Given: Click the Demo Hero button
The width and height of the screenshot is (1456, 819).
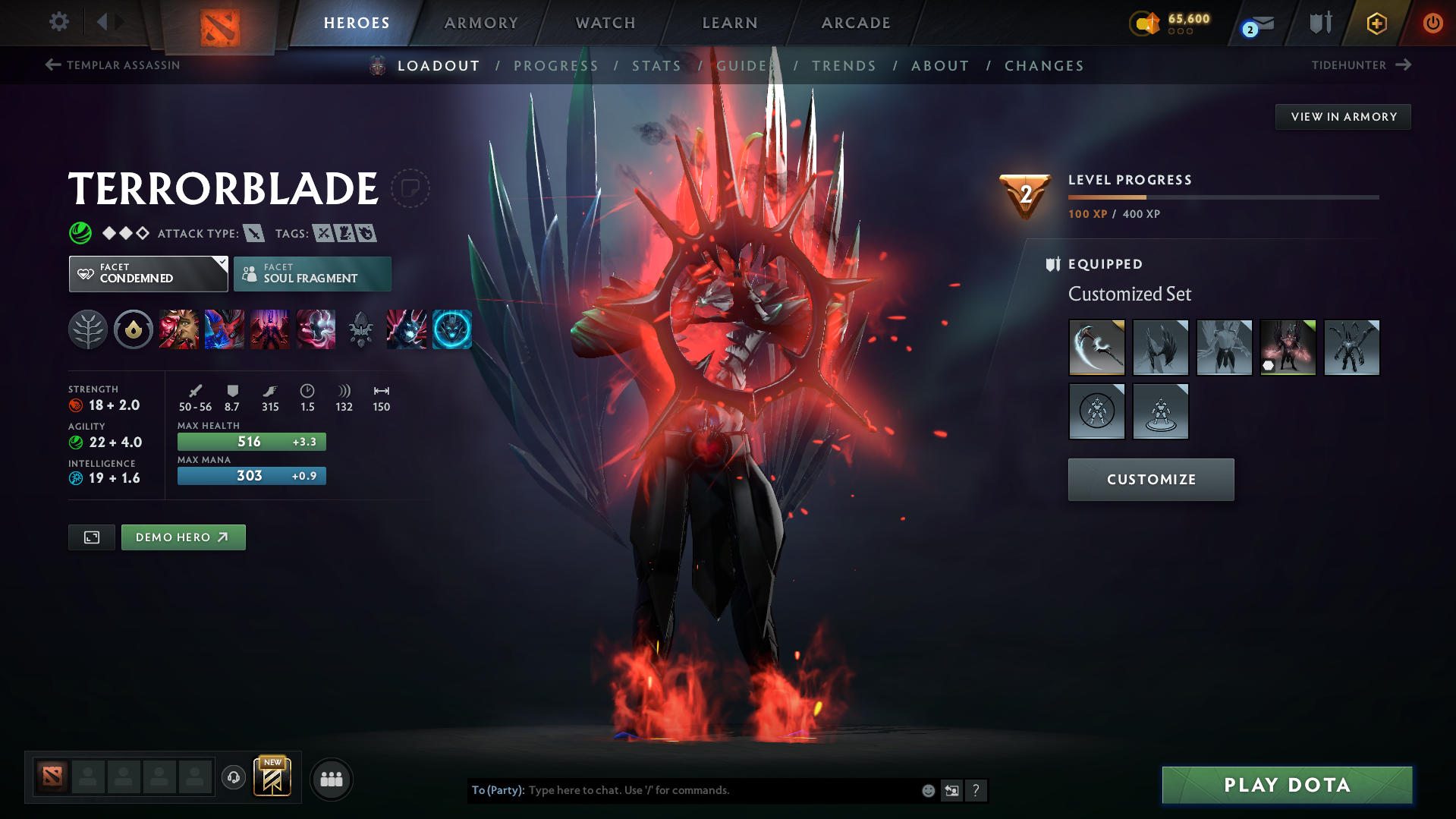Looking at the screenshot, I should pyautogui.click(x=183, y=537).
